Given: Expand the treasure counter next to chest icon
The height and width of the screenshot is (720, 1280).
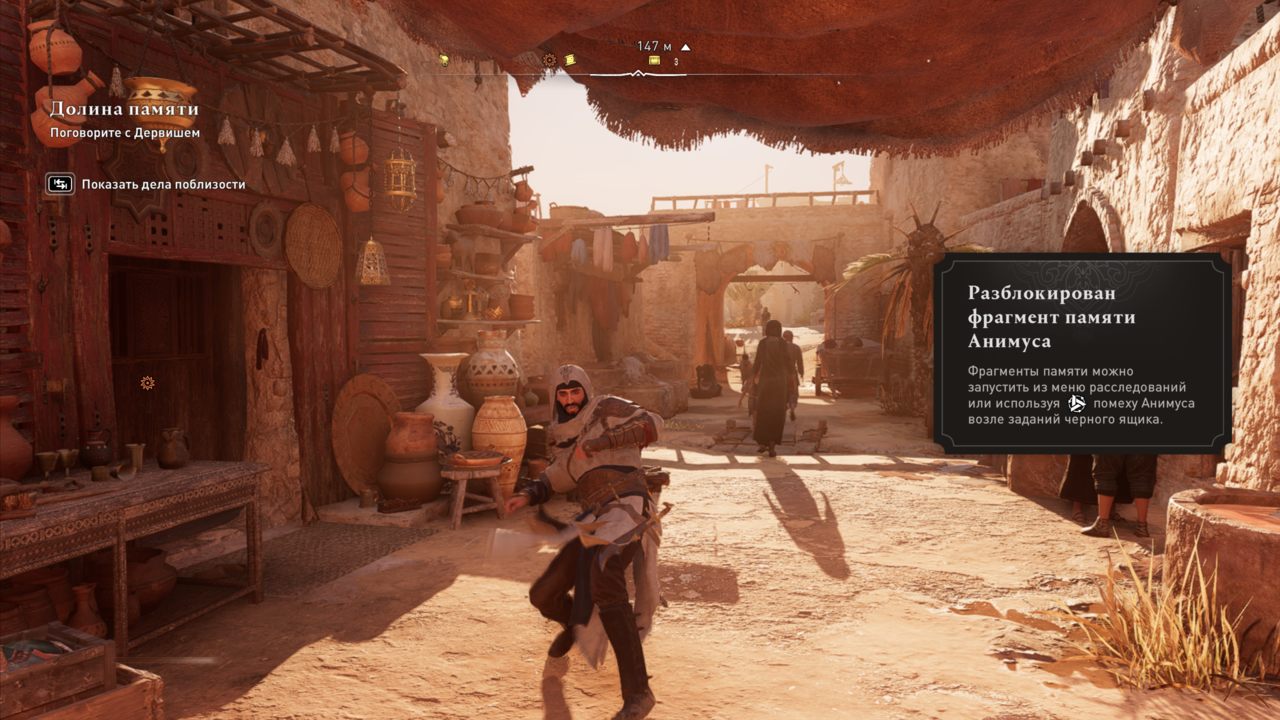Looking at the screenshot, I should click(676, 60).
